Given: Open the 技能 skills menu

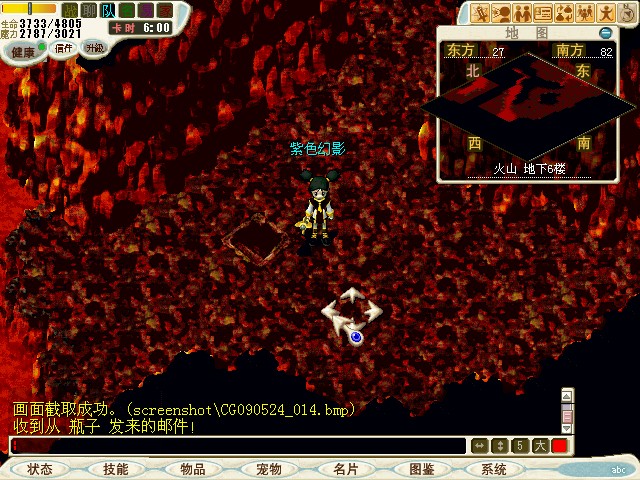Looking at the screenshot, I should (115, 469).
